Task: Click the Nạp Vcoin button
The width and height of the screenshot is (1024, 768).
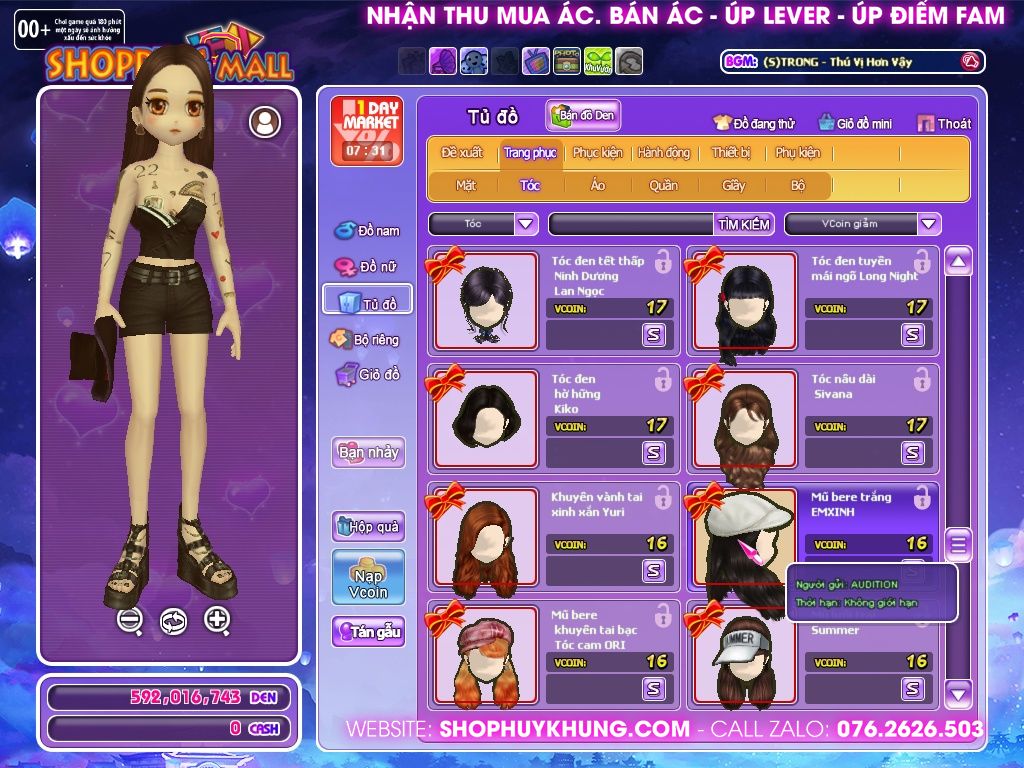Action: 368,577
